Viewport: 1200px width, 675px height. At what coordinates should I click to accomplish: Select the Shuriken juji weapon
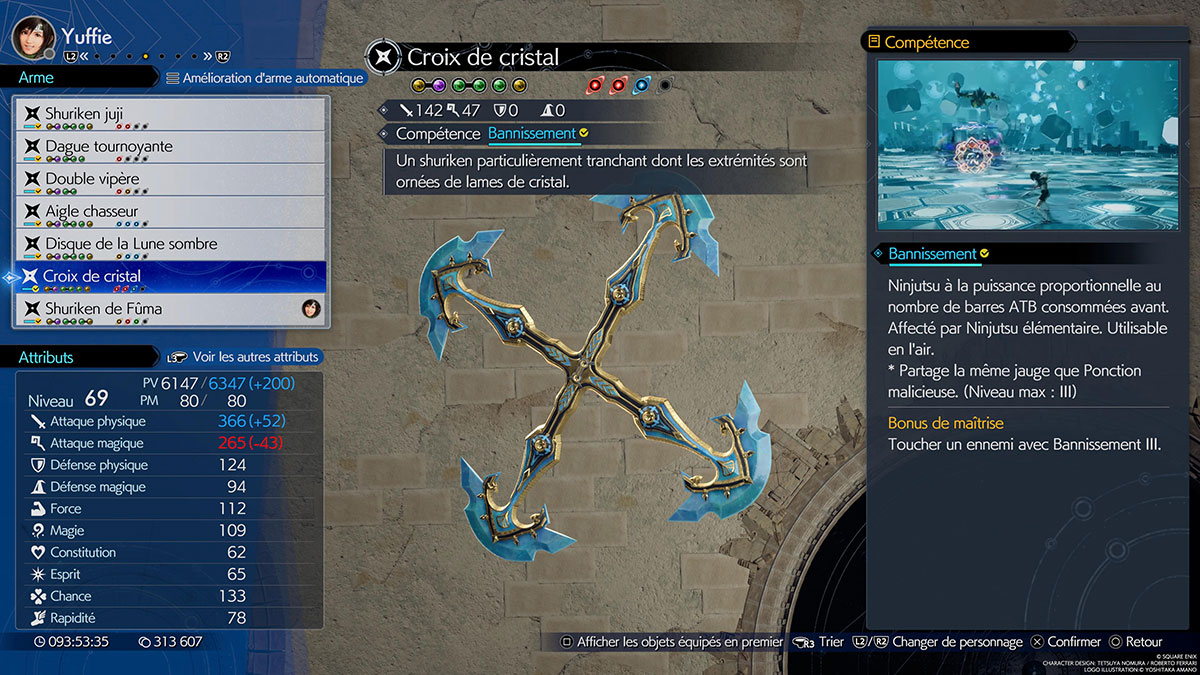[170, 114]
